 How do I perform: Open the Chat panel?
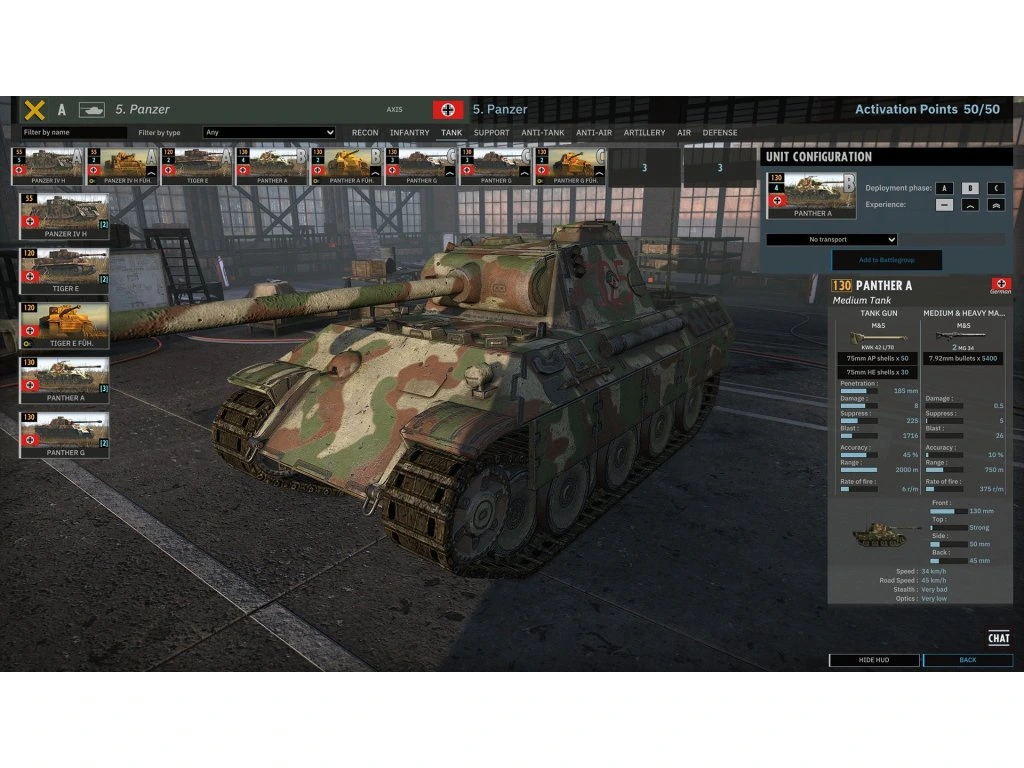tap(998, 638)
